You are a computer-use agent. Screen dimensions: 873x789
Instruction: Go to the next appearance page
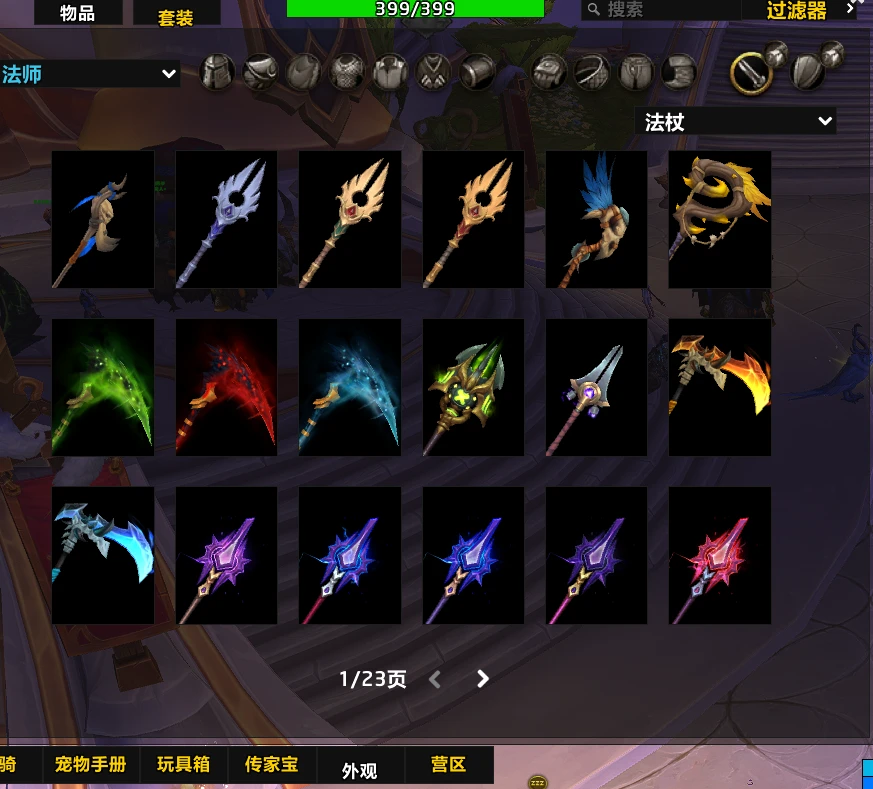[x=483, y=679]
